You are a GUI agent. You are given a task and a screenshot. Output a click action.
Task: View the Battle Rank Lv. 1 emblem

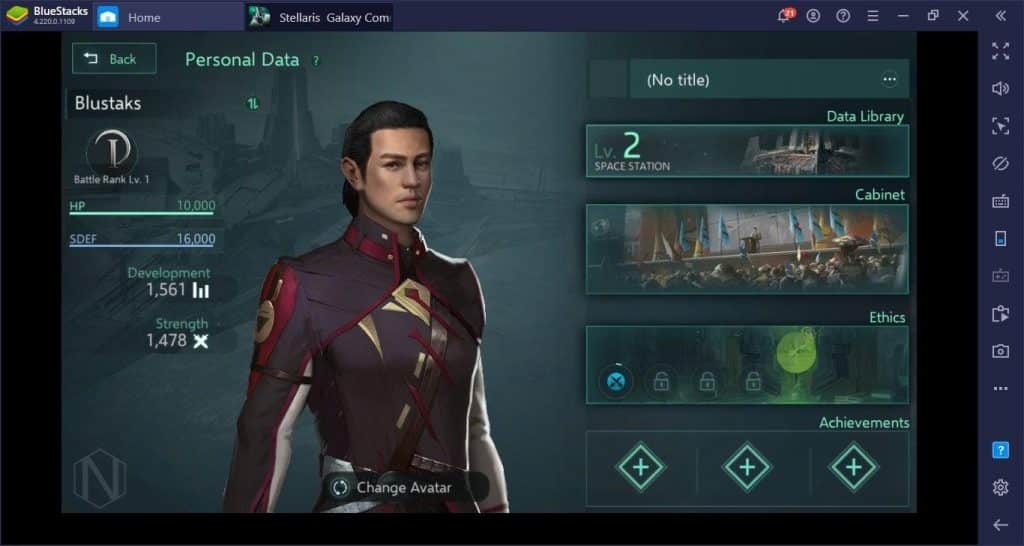(x=111, y=153)
